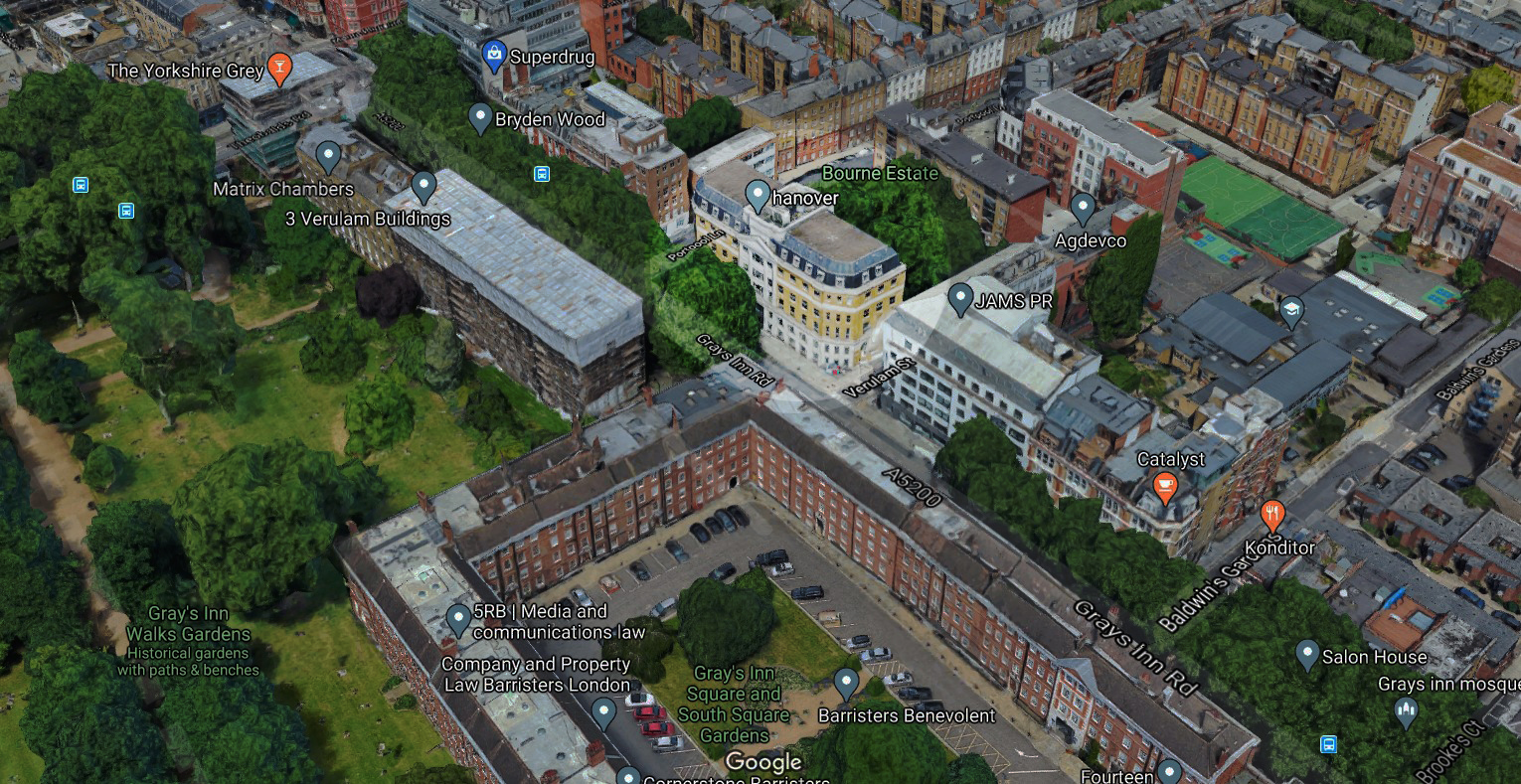Select the JAMS PR pin
The image size is (1521, 784).
click(x=960, y=298)
